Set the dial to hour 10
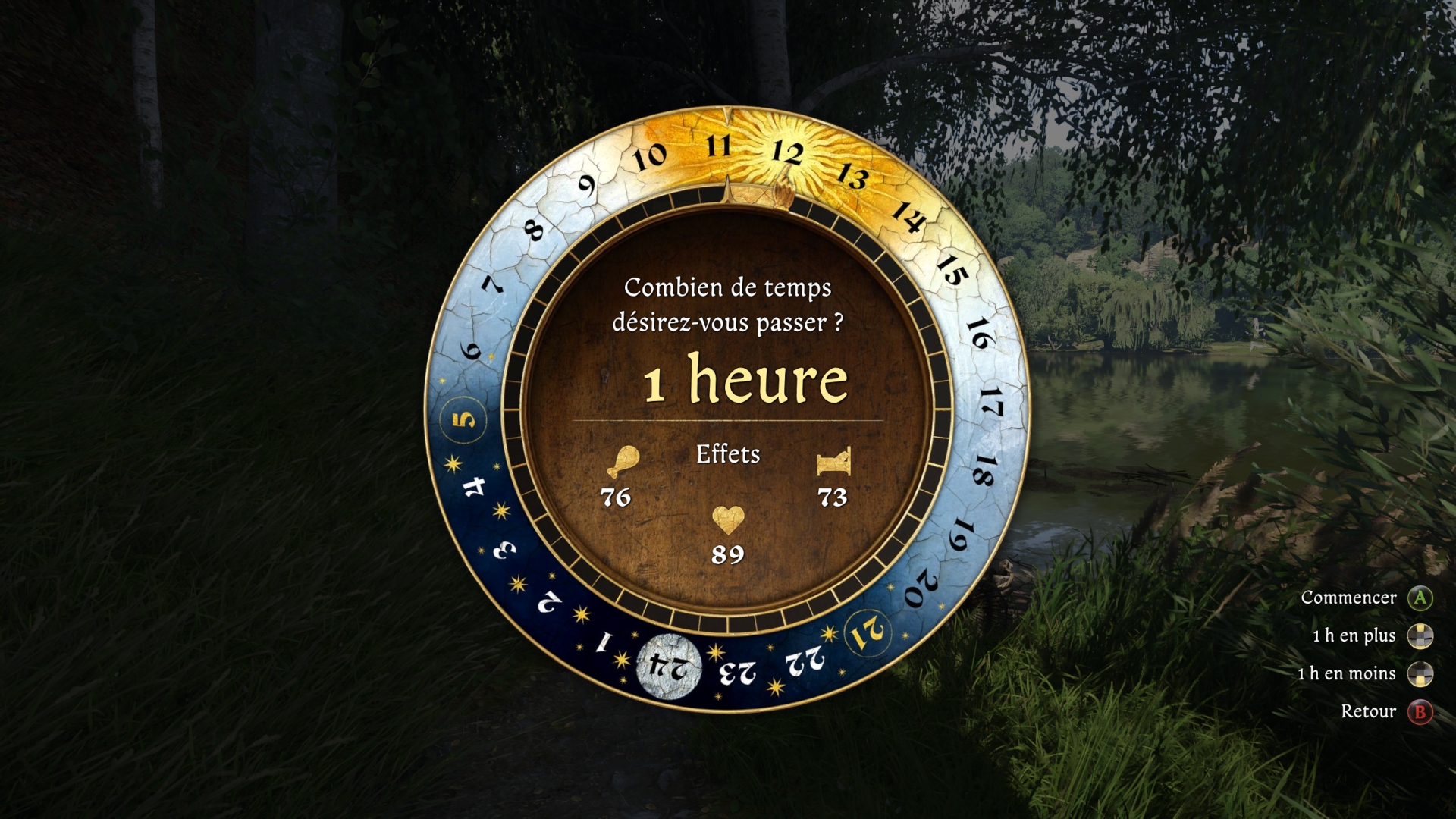The height and width of the screenshot is (819, 1456). (x=649, y=157)
